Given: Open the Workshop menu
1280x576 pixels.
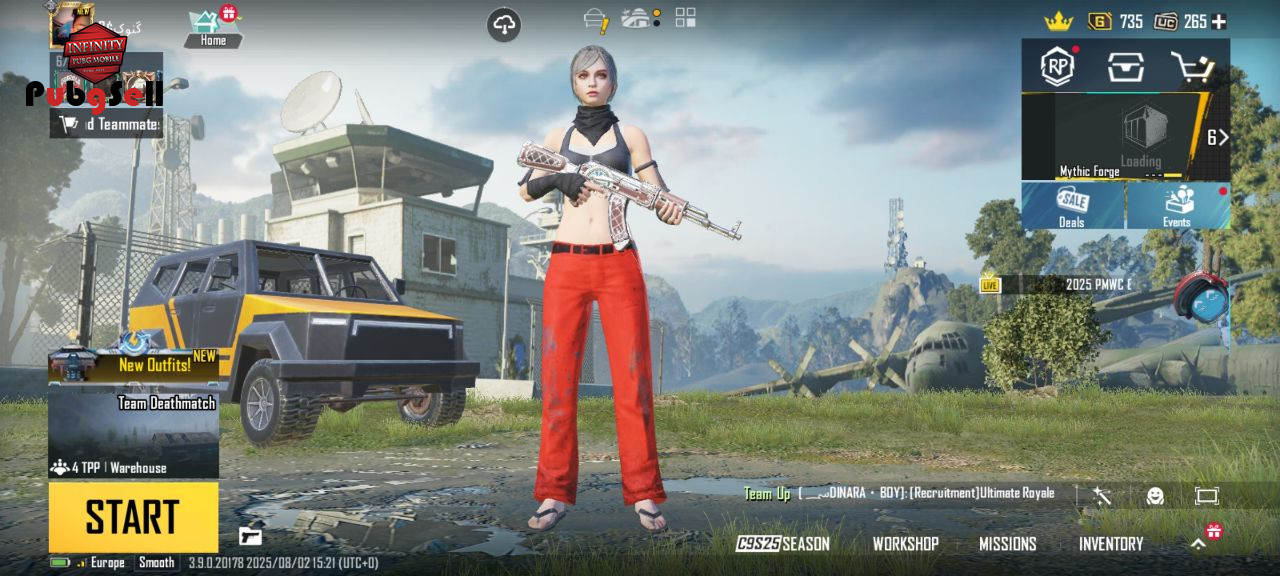Looking at the screenshot, I should [x=905, y=544].
